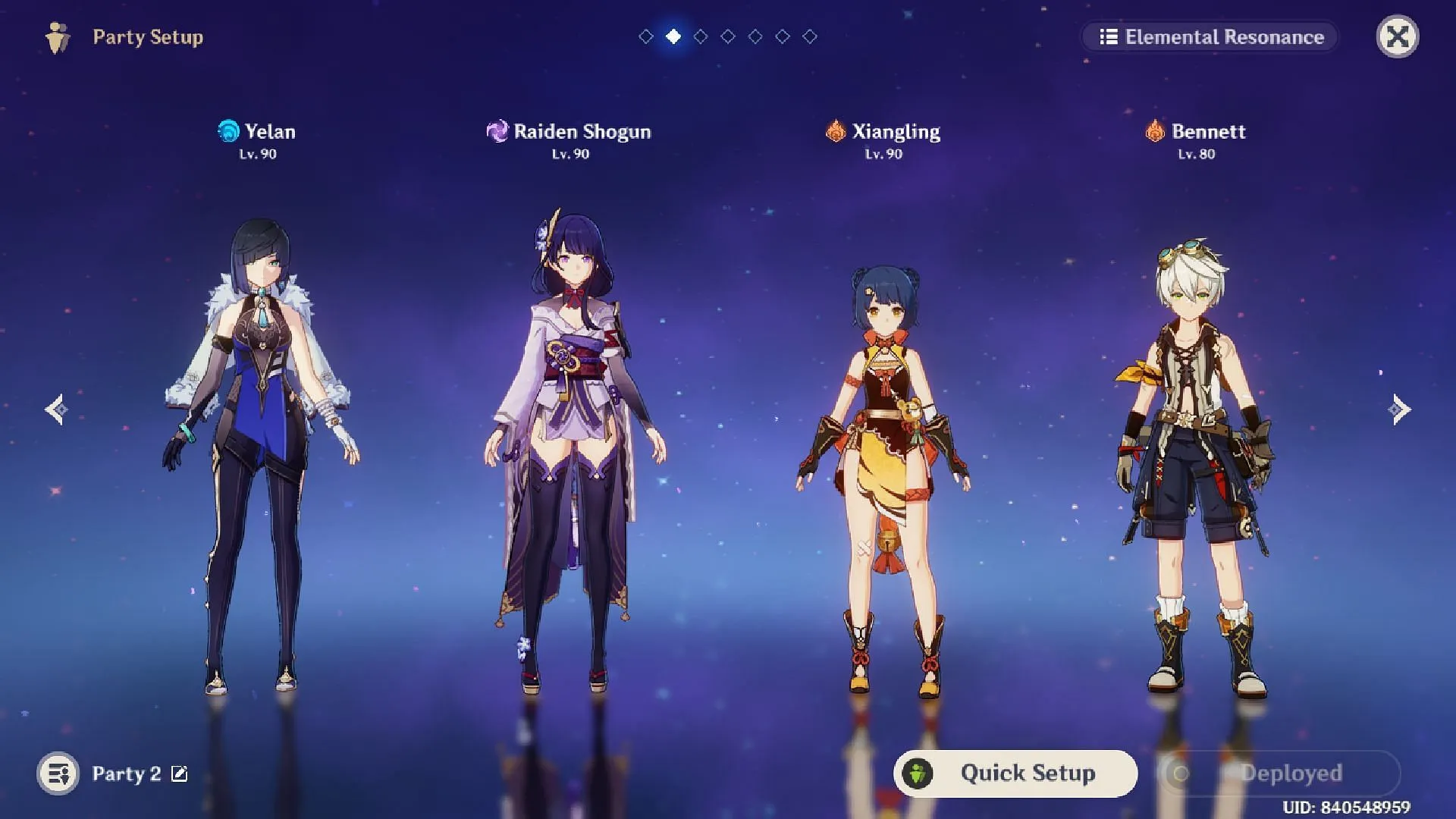Open the party list icon beside Party 2
This screenshot has width=1456, height=819.
(x=58, y=773)
